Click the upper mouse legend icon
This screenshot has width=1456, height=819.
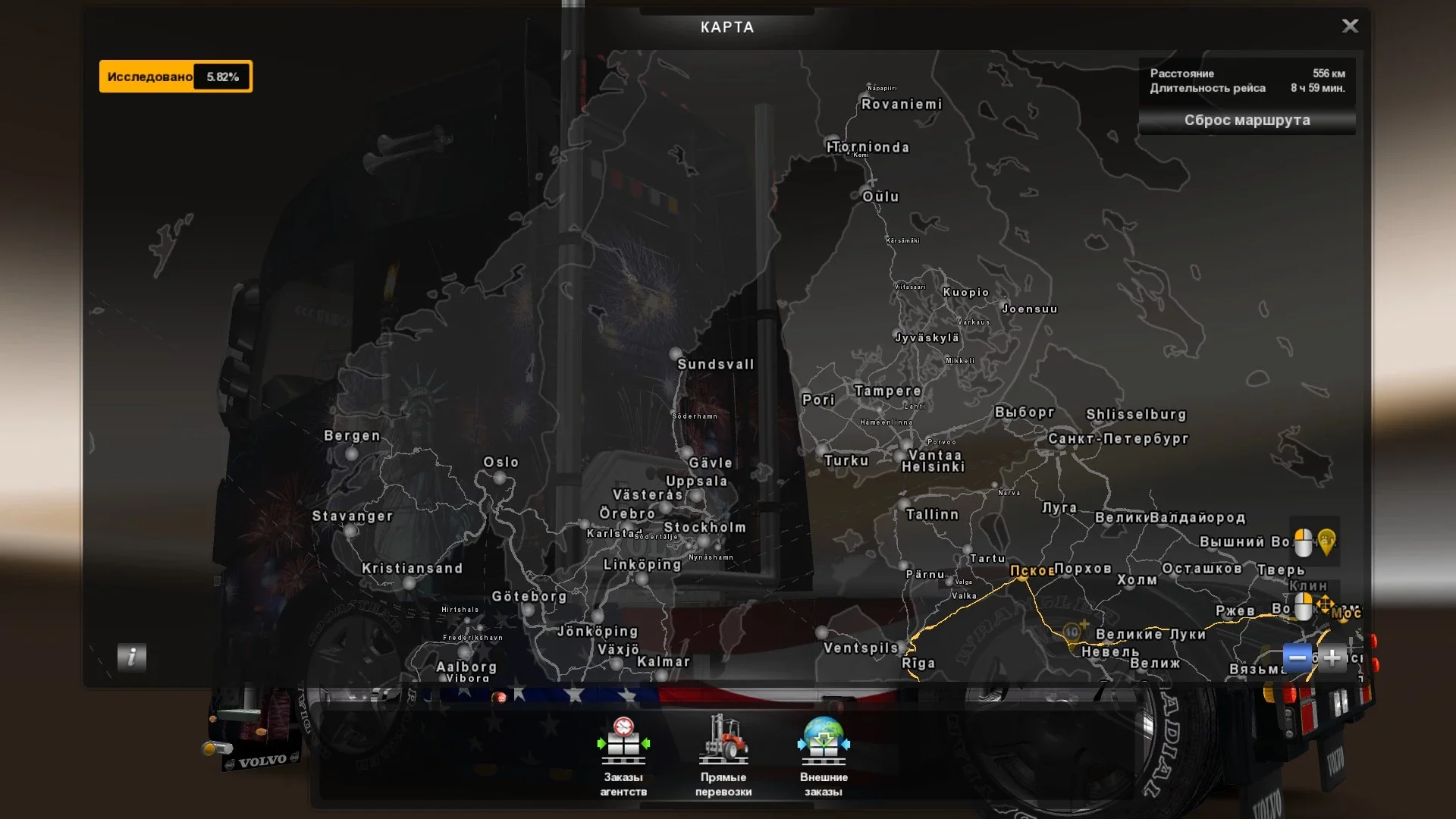(x=1303, y=543)
